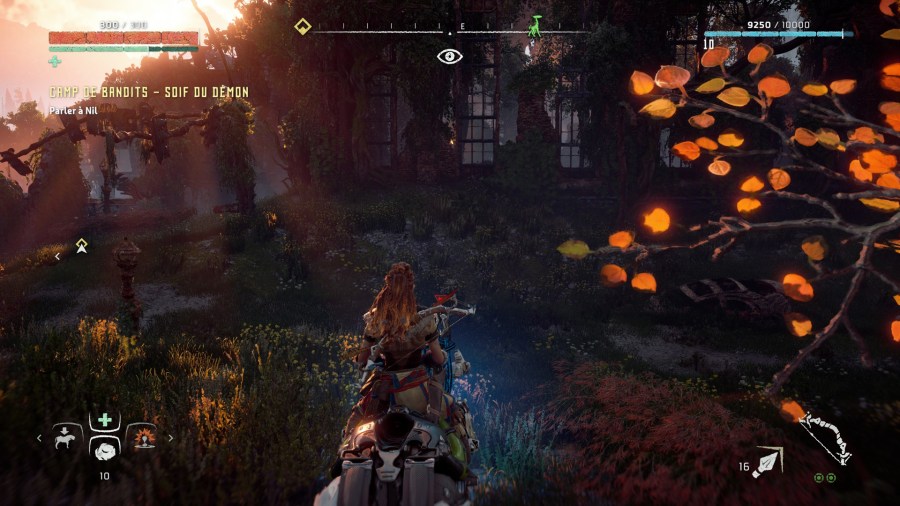Choose the health potion quick slot
The height and width of the screenshot is (506, 900).
pyautogui.click(x=104, y=421)
